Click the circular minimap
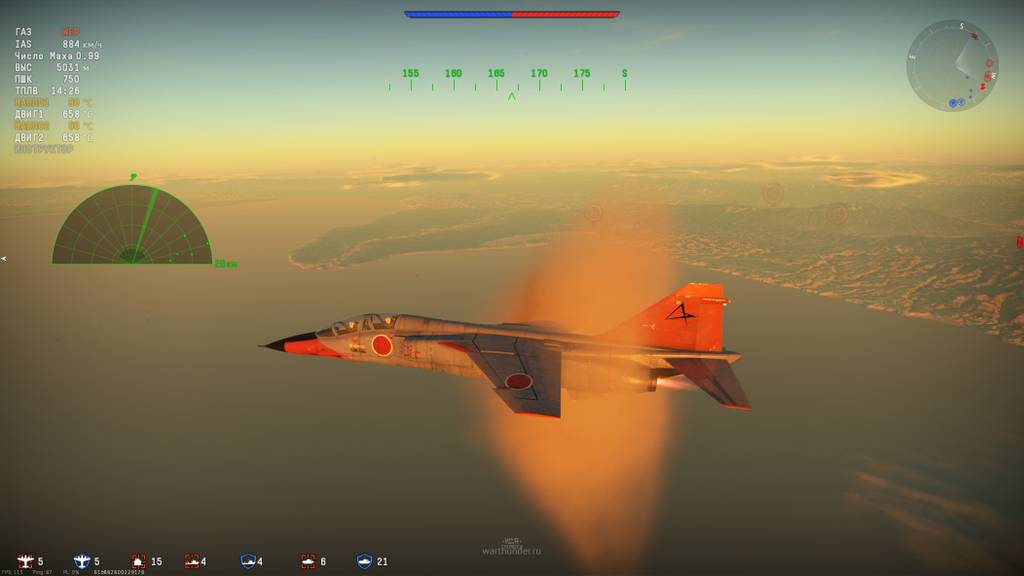Viewport: 1024px width, 576px height. [x=952, y=66]
